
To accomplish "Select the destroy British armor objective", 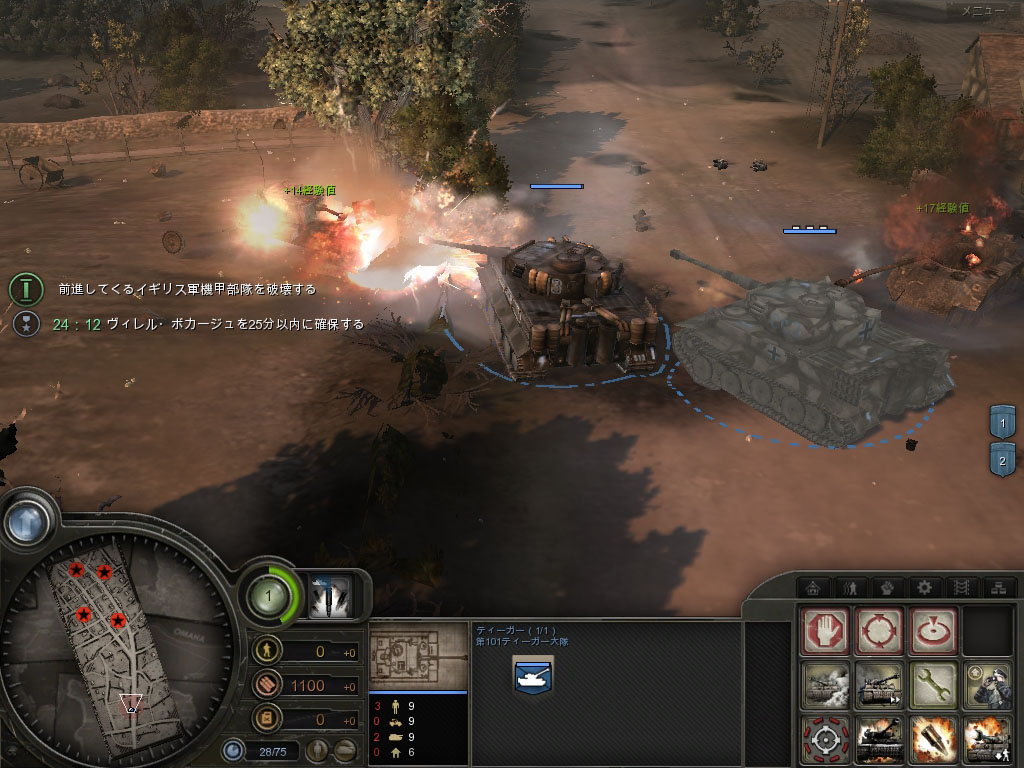I will pyautogui.click(x=186, y=289).
